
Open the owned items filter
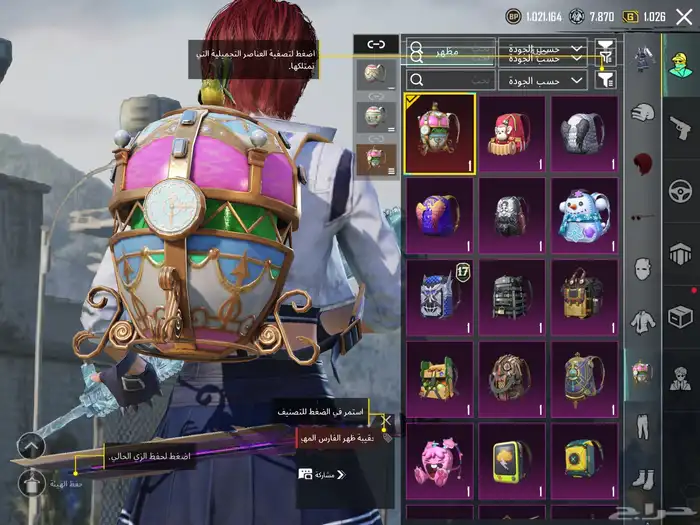[606, 80]
